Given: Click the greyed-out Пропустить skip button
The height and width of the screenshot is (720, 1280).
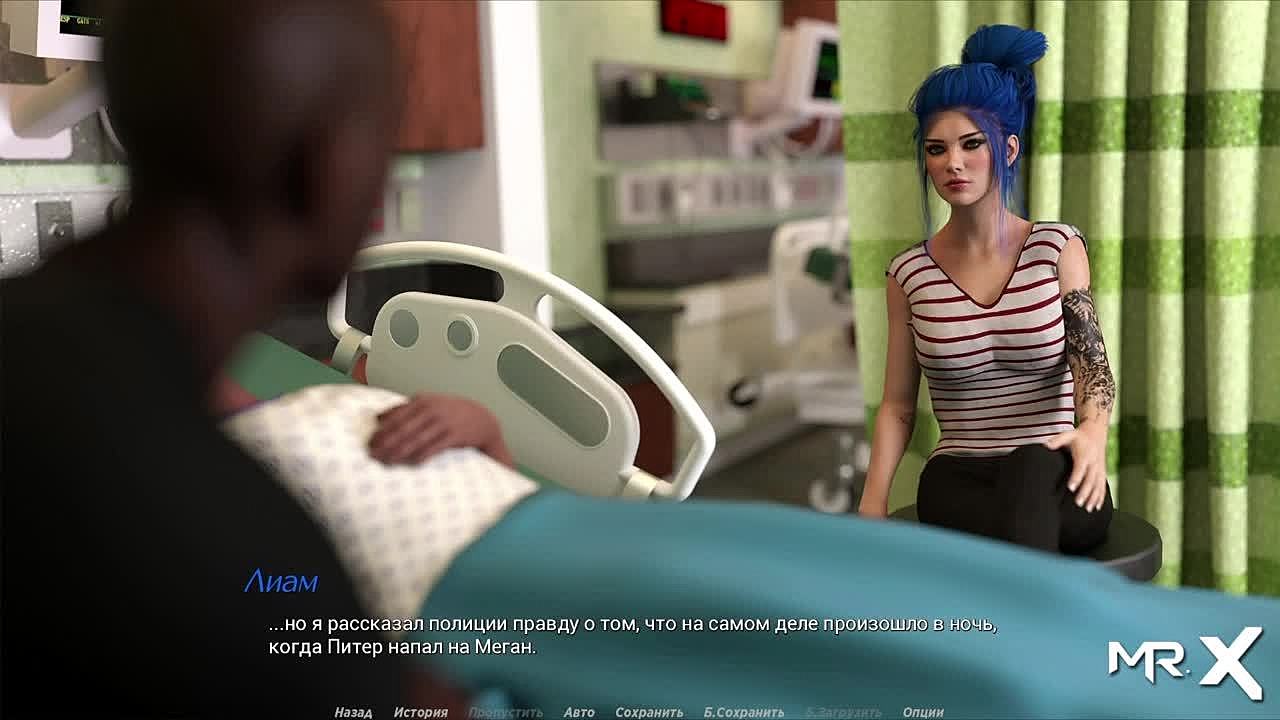Looking at the screenshot, I should pyautogui.click(x=505, y=712).
